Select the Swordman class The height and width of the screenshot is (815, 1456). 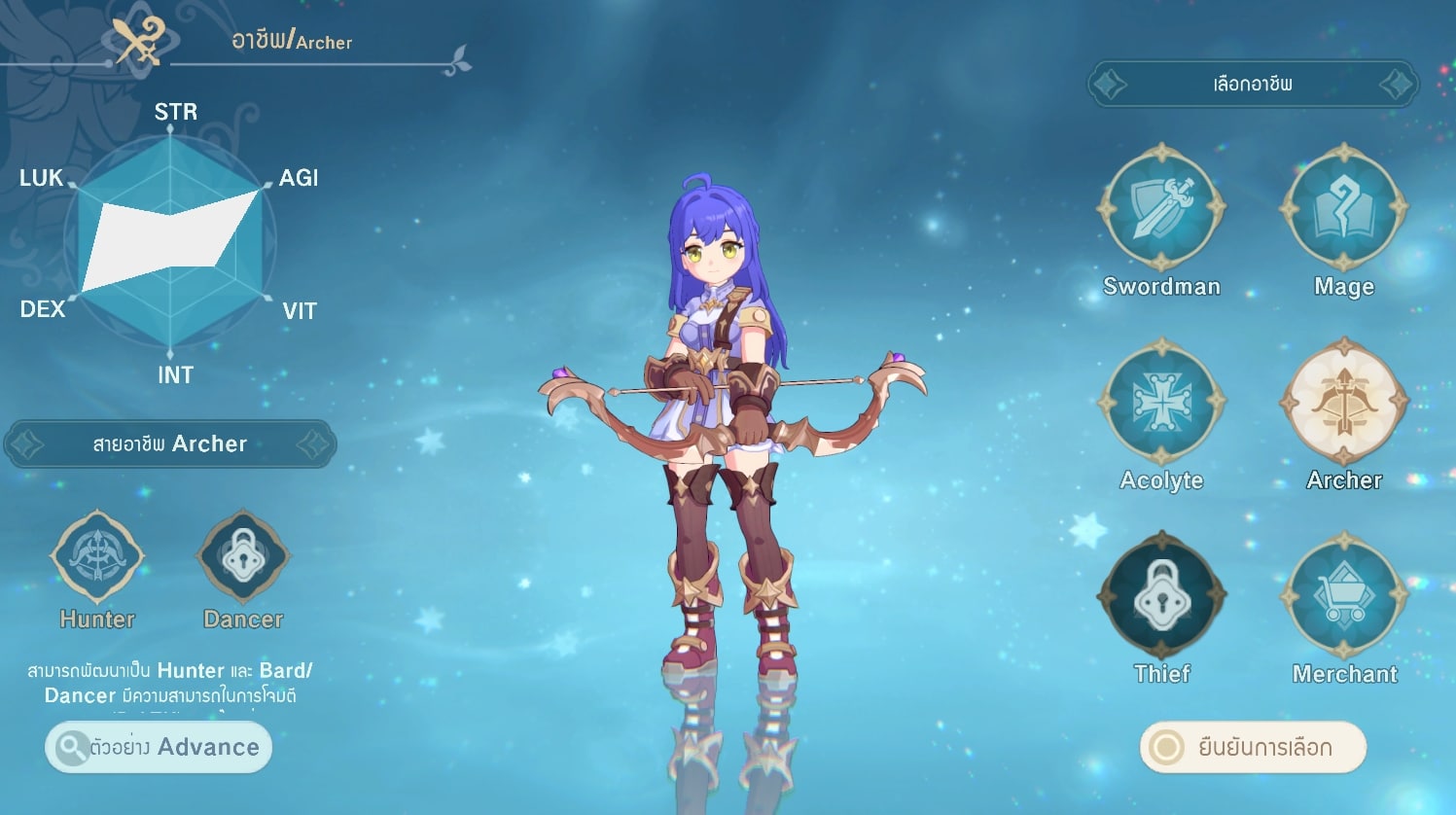point(1161,208)
